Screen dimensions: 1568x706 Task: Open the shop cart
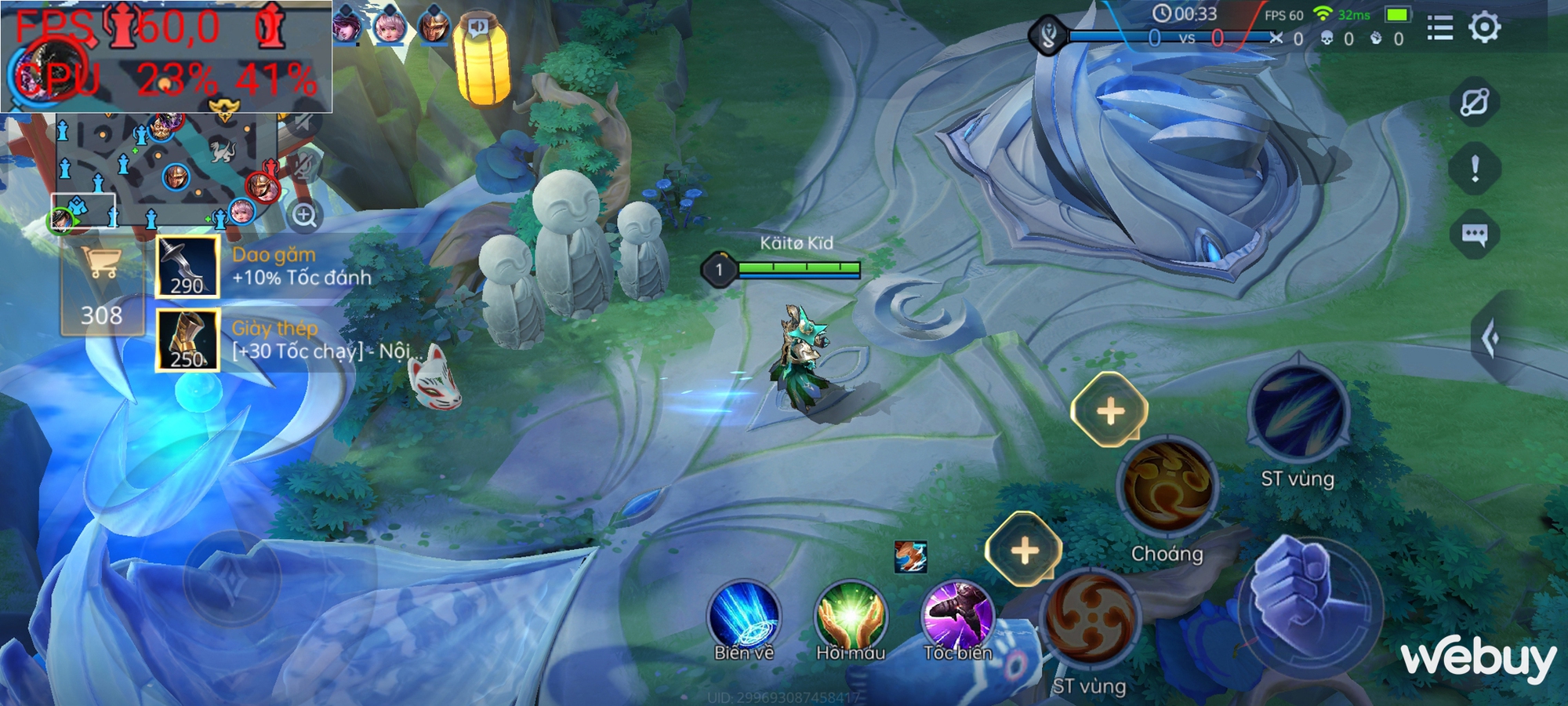(x=103, y=262)
